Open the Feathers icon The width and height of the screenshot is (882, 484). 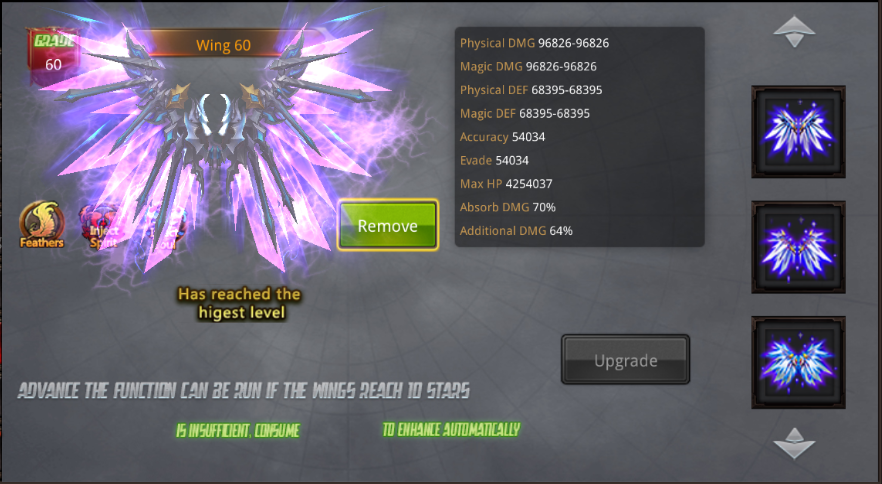pyautogui.click(x=42, y=224)
